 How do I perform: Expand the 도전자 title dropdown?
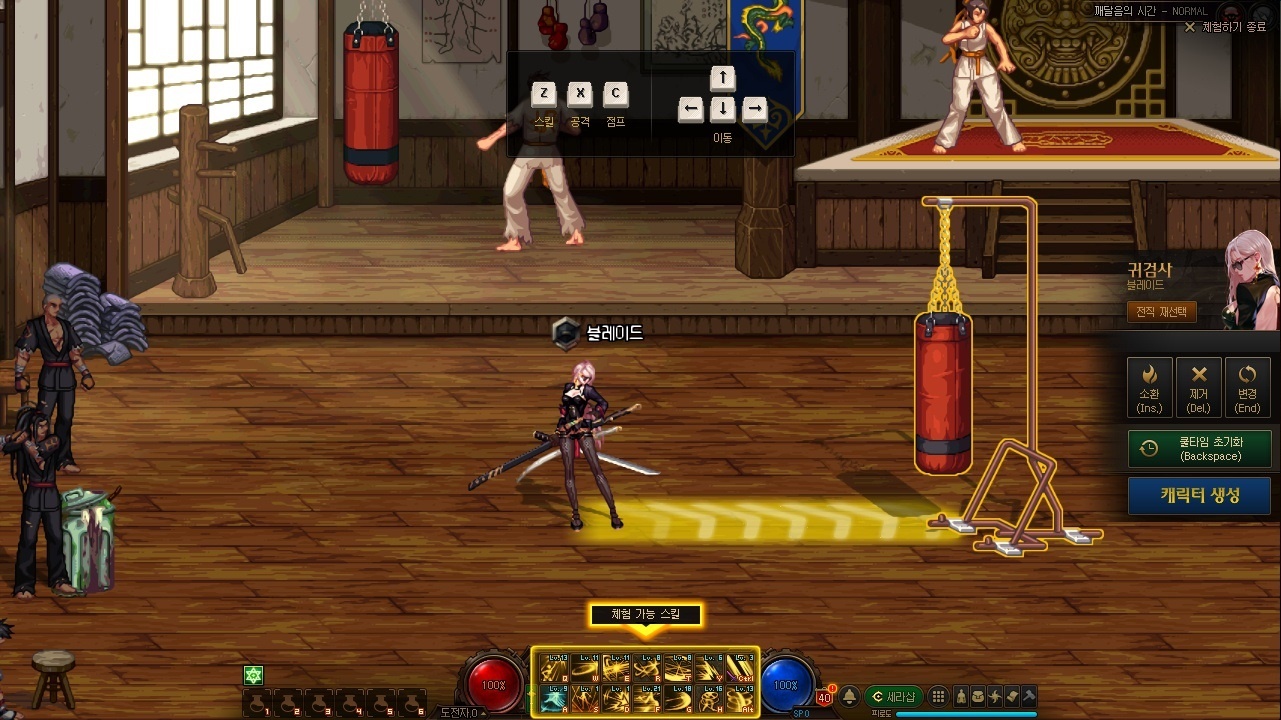(x=461, y=713)
